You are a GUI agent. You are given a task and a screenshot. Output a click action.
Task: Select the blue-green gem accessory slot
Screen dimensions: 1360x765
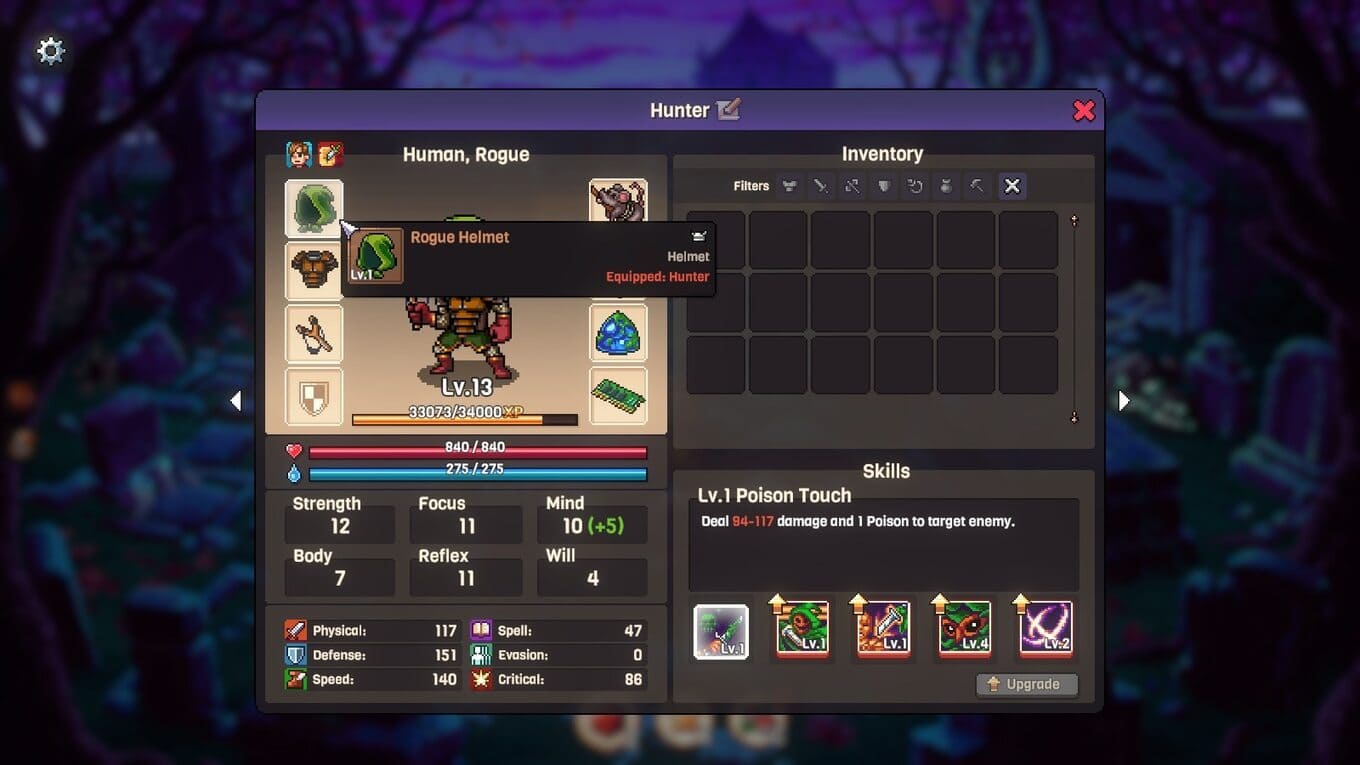pos(618,333)
